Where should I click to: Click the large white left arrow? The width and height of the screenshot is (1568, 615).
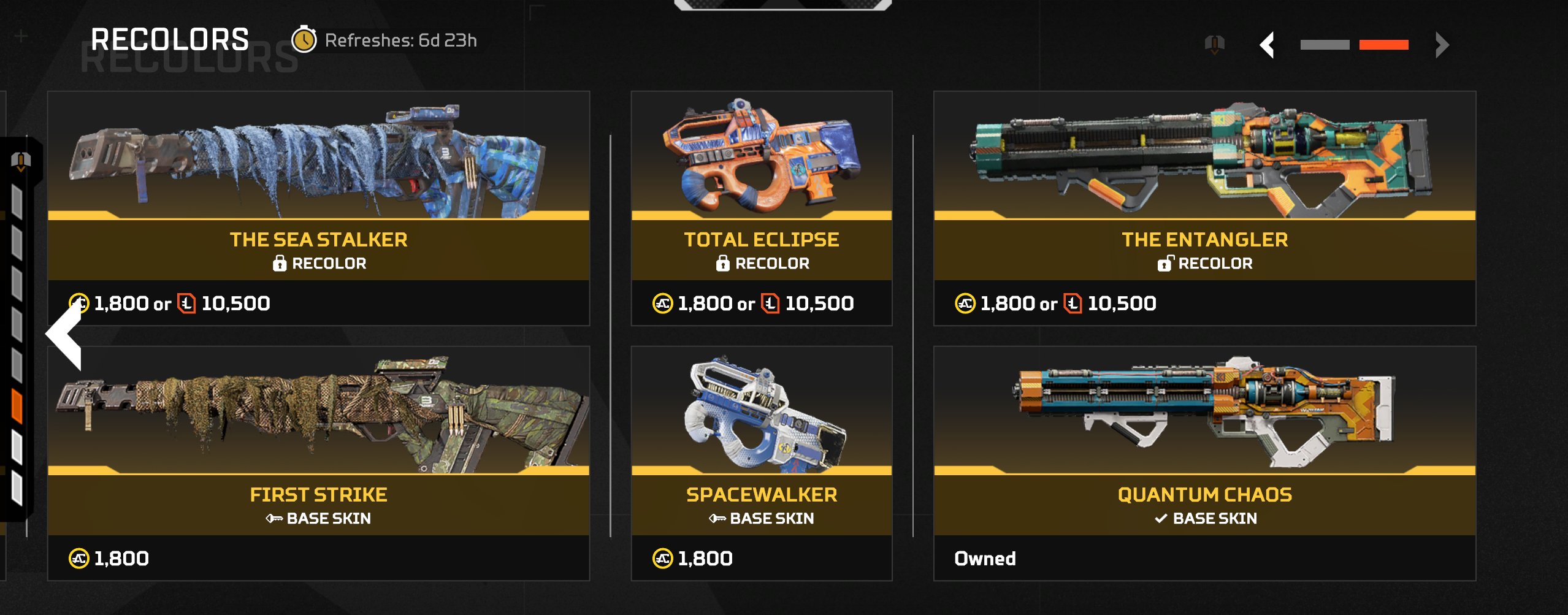[x=65, y=335]
